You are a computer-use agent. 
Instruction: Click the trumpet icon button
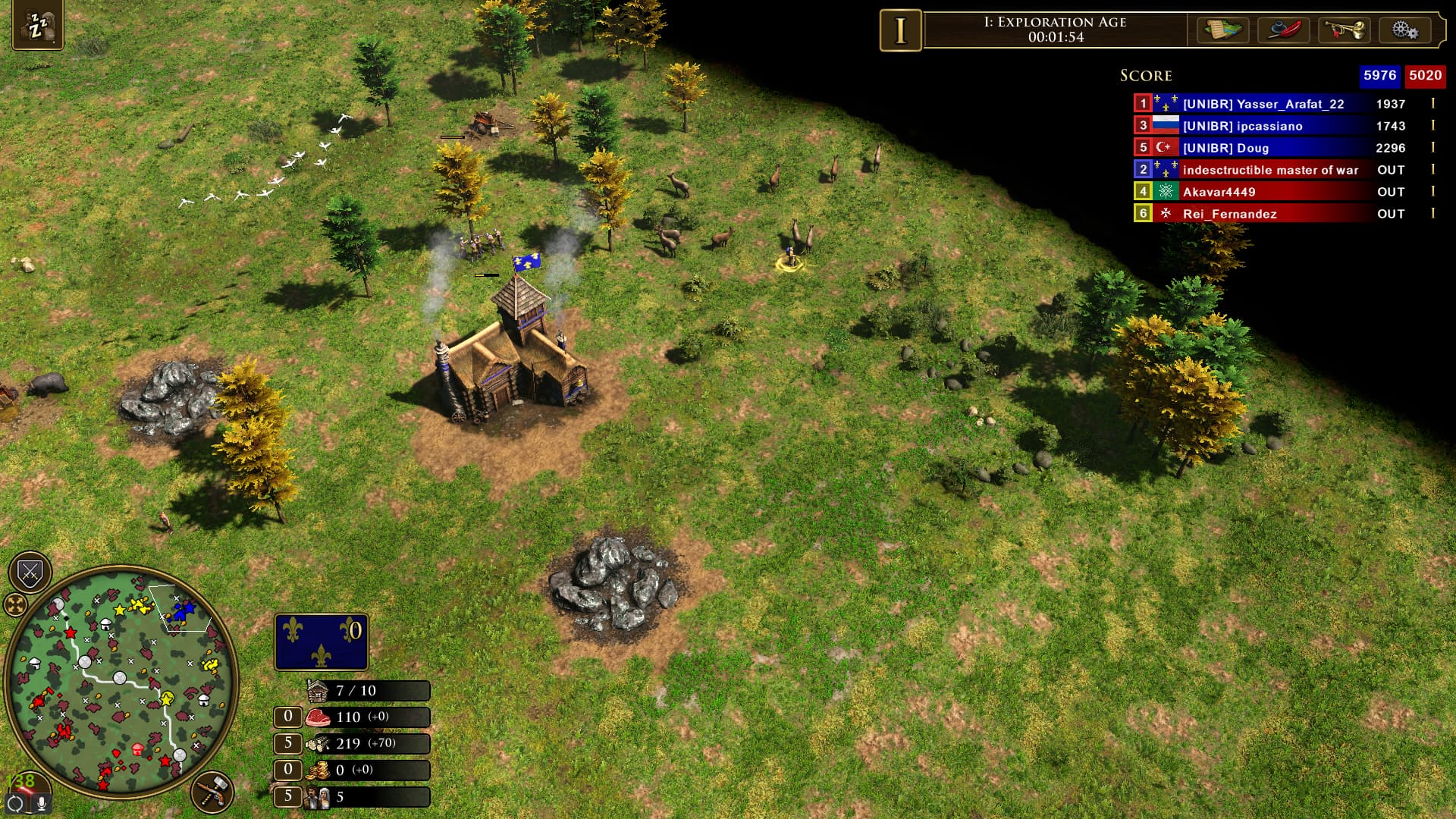(x=1344, y=30)
